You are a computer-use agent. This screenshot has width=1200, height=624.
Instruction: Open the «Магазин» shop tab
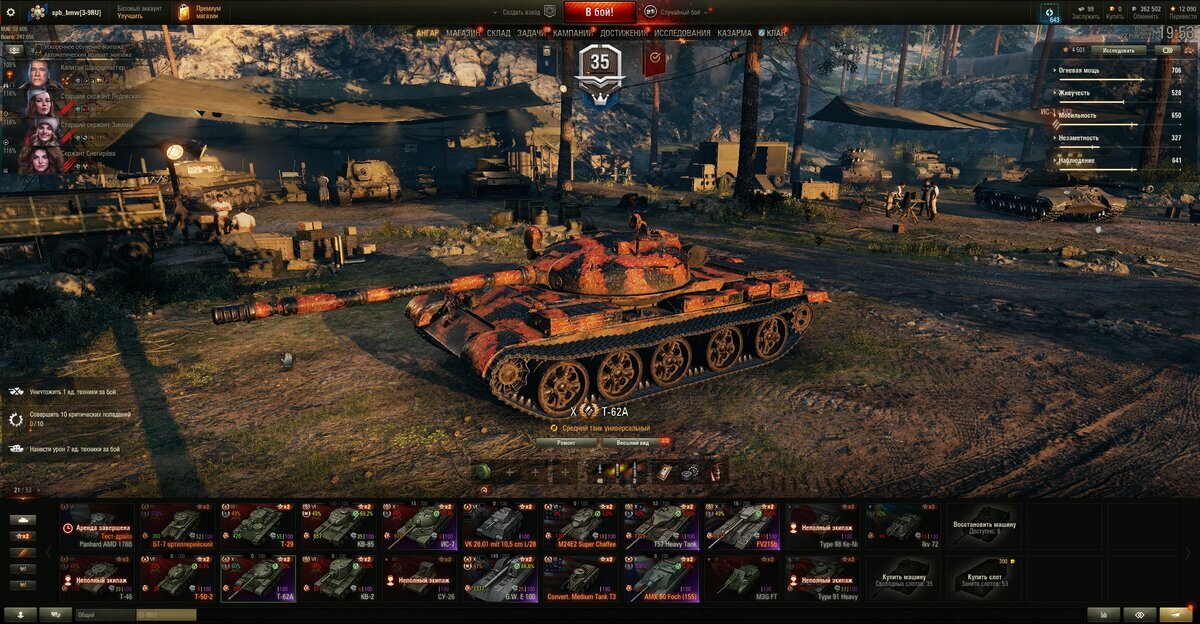pyautogui.click(x=462, y=33)
